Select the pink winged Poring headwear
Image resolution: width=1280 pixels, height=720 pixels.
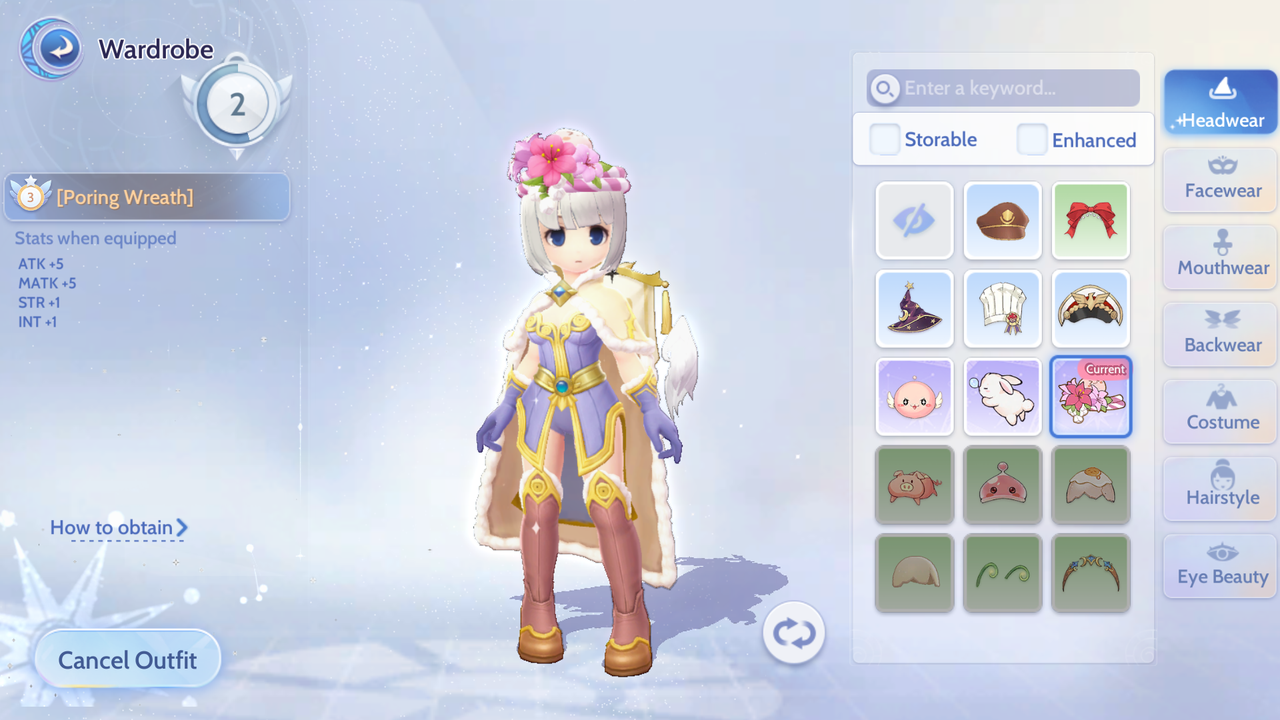pos(915,397)
